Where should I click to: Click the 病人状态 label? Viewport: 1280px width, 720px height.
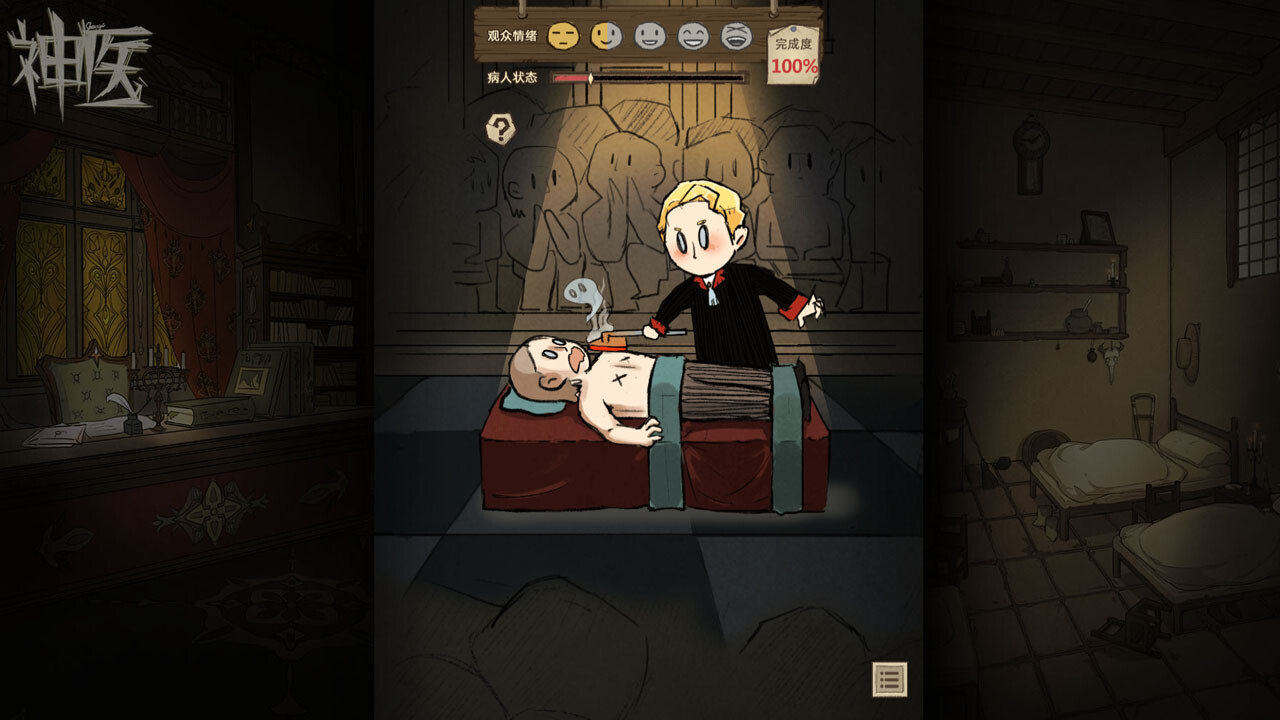(x=513, y=77)
